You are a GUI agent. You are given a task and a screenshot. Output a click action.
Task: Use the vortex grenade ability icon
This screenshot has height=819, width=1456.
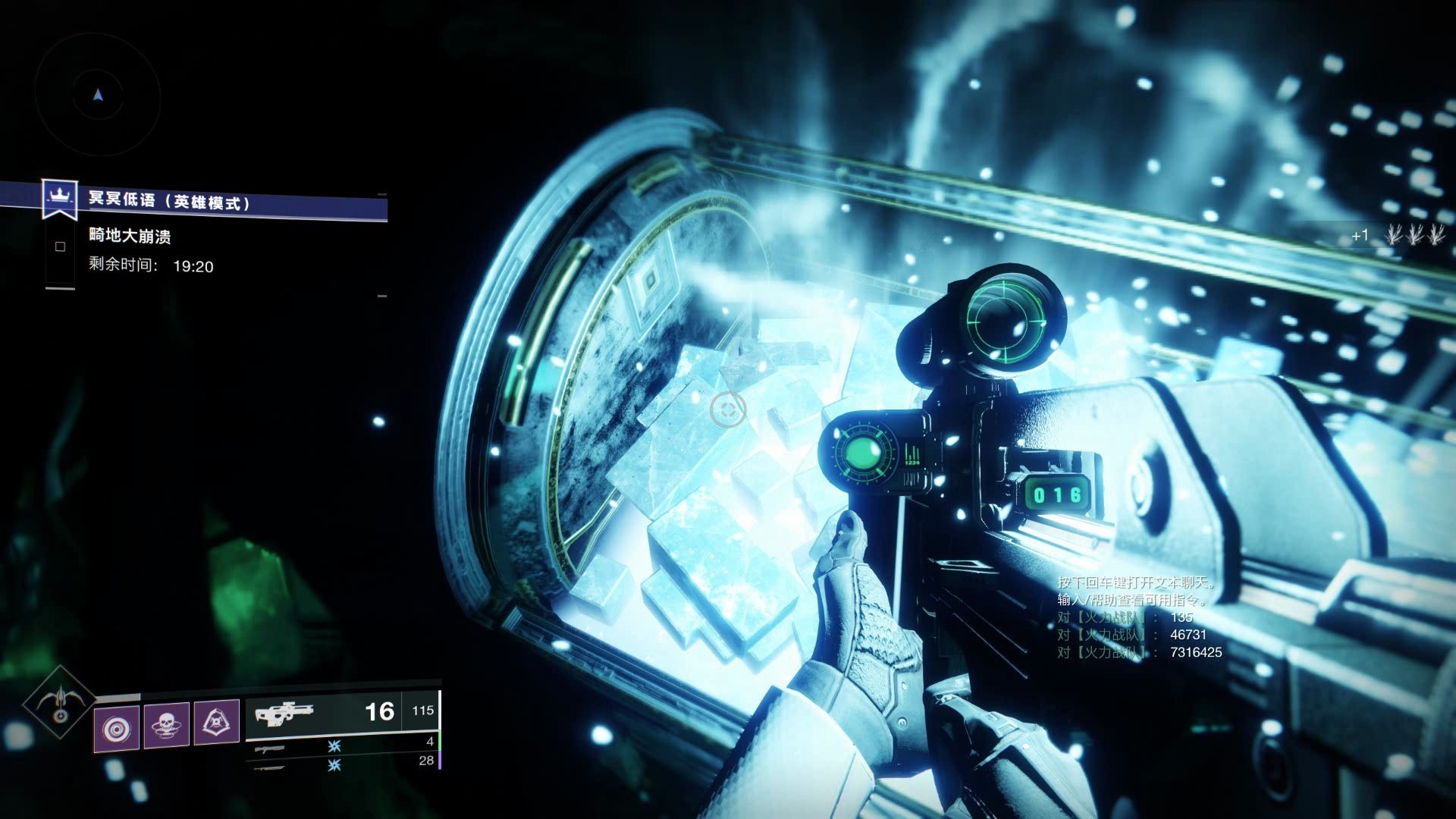tap(117, 729)
